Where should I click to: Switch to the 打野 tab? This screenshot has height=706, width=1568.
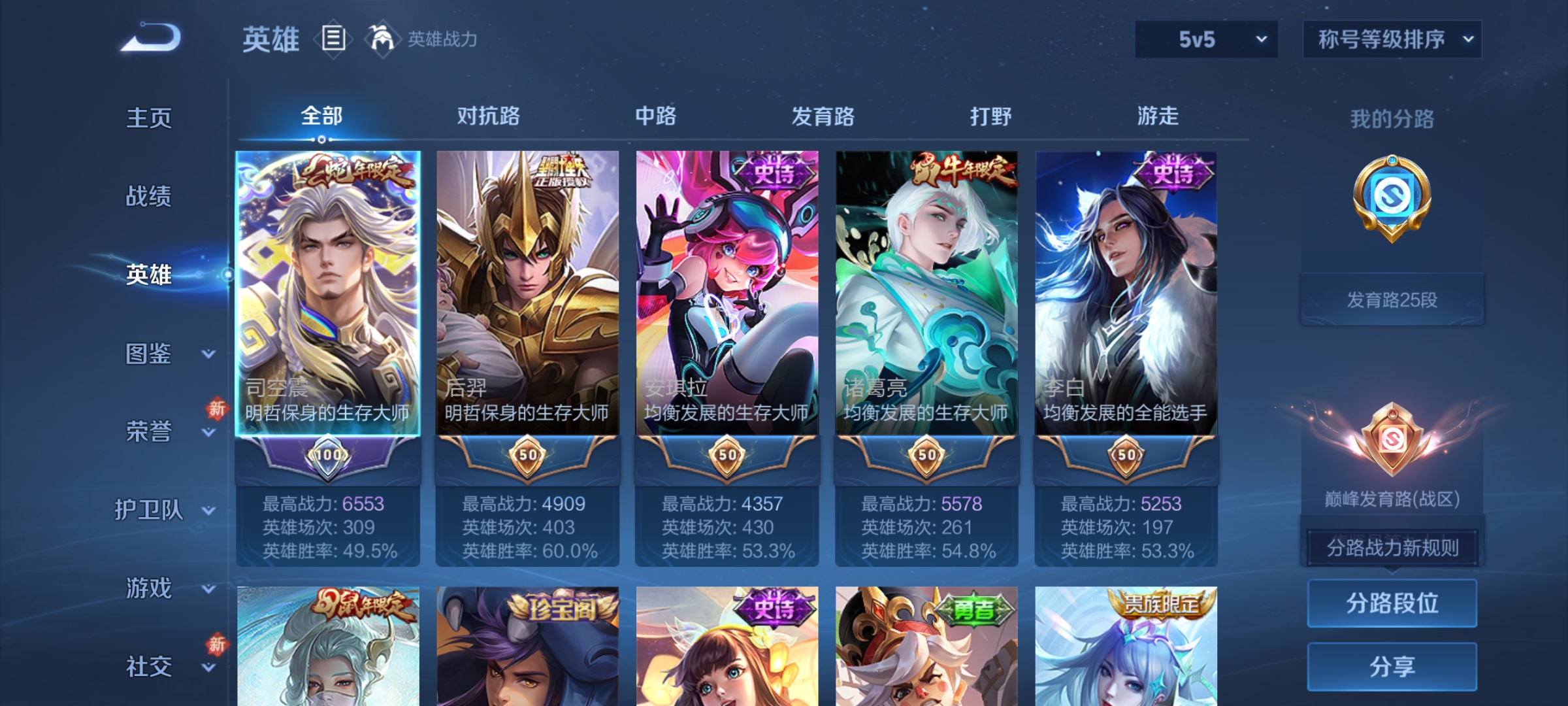(990, 116)
